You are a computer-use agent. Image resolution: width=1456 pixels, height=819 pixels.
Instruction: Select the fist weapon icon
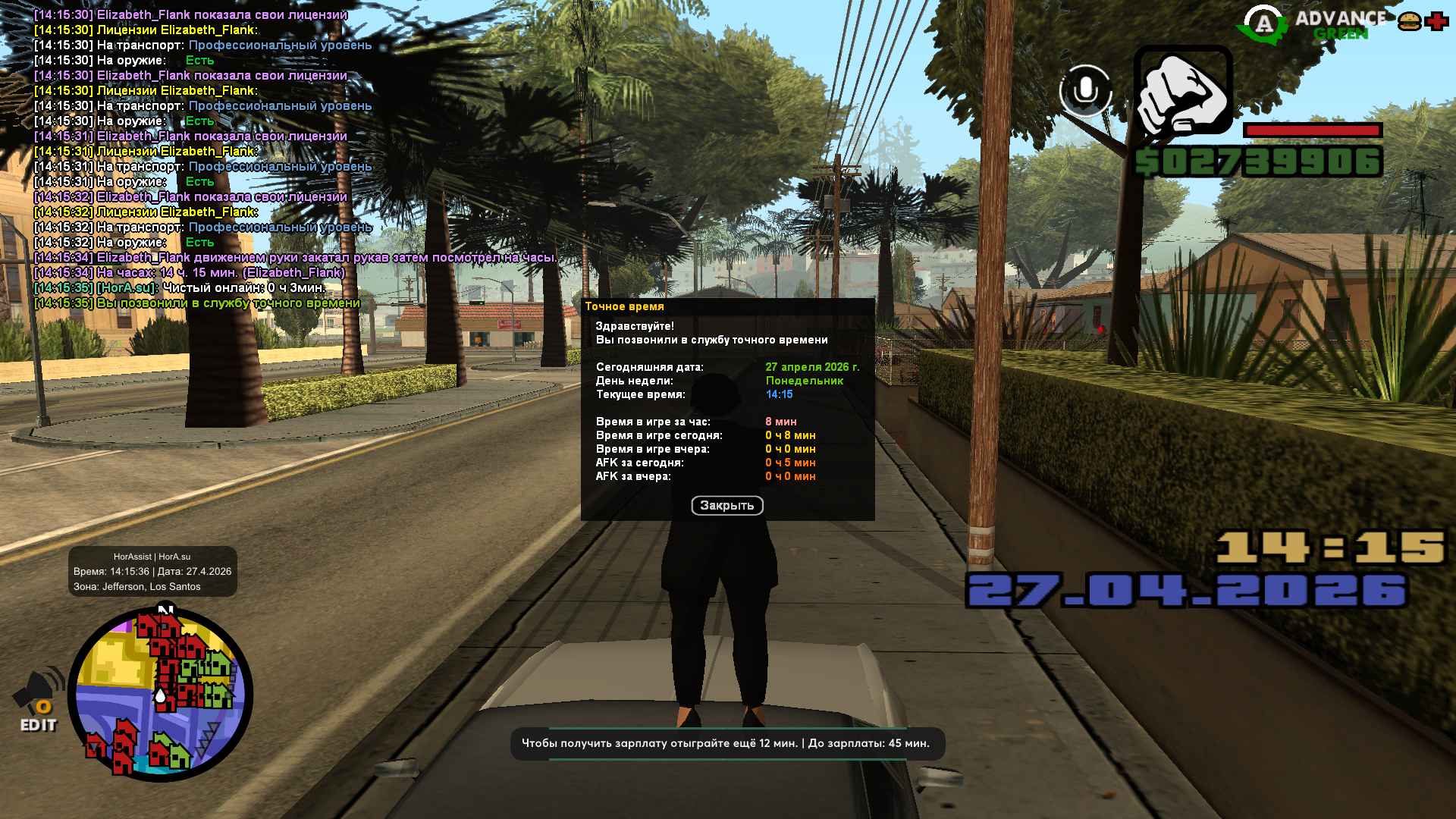pyautogui.click(x=1182, y=91)
